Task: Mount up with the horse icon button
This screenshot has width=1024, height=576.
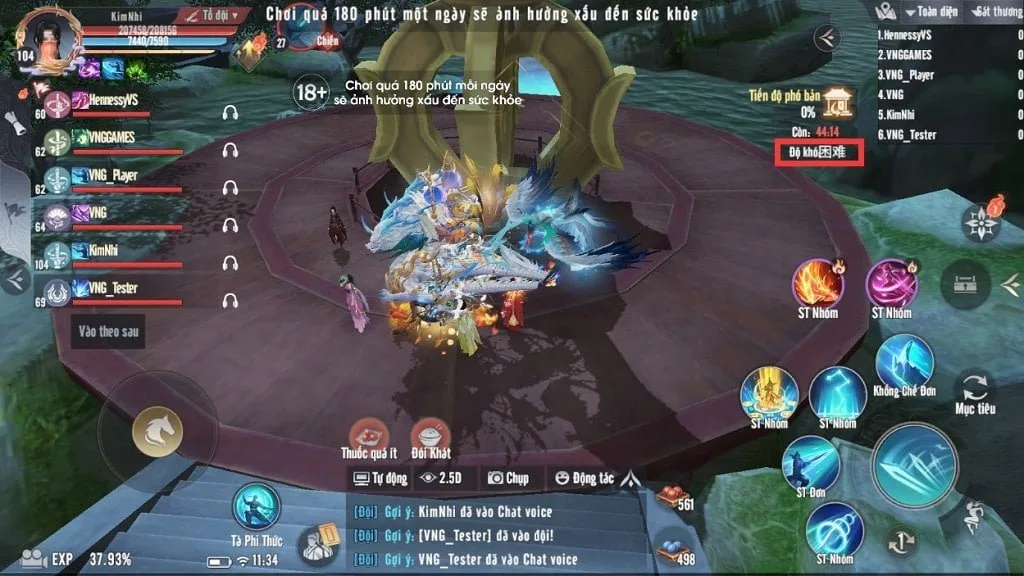Action: [x=158, y=431]
